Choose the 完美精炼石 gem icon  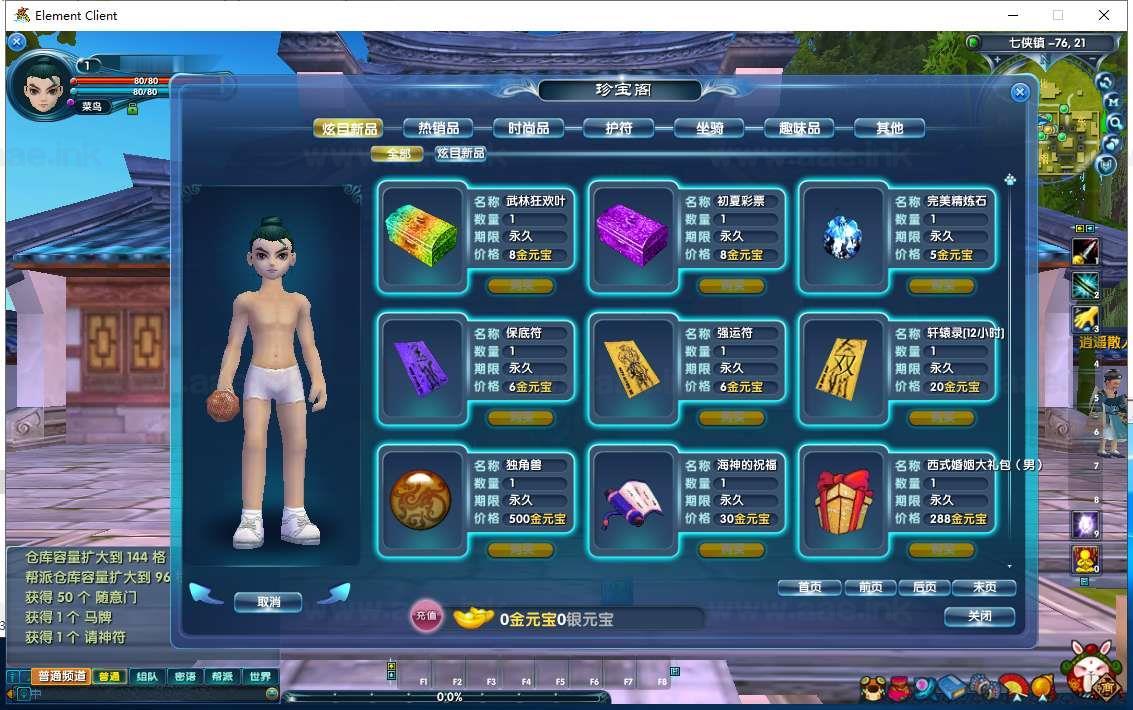pos(841,234)
